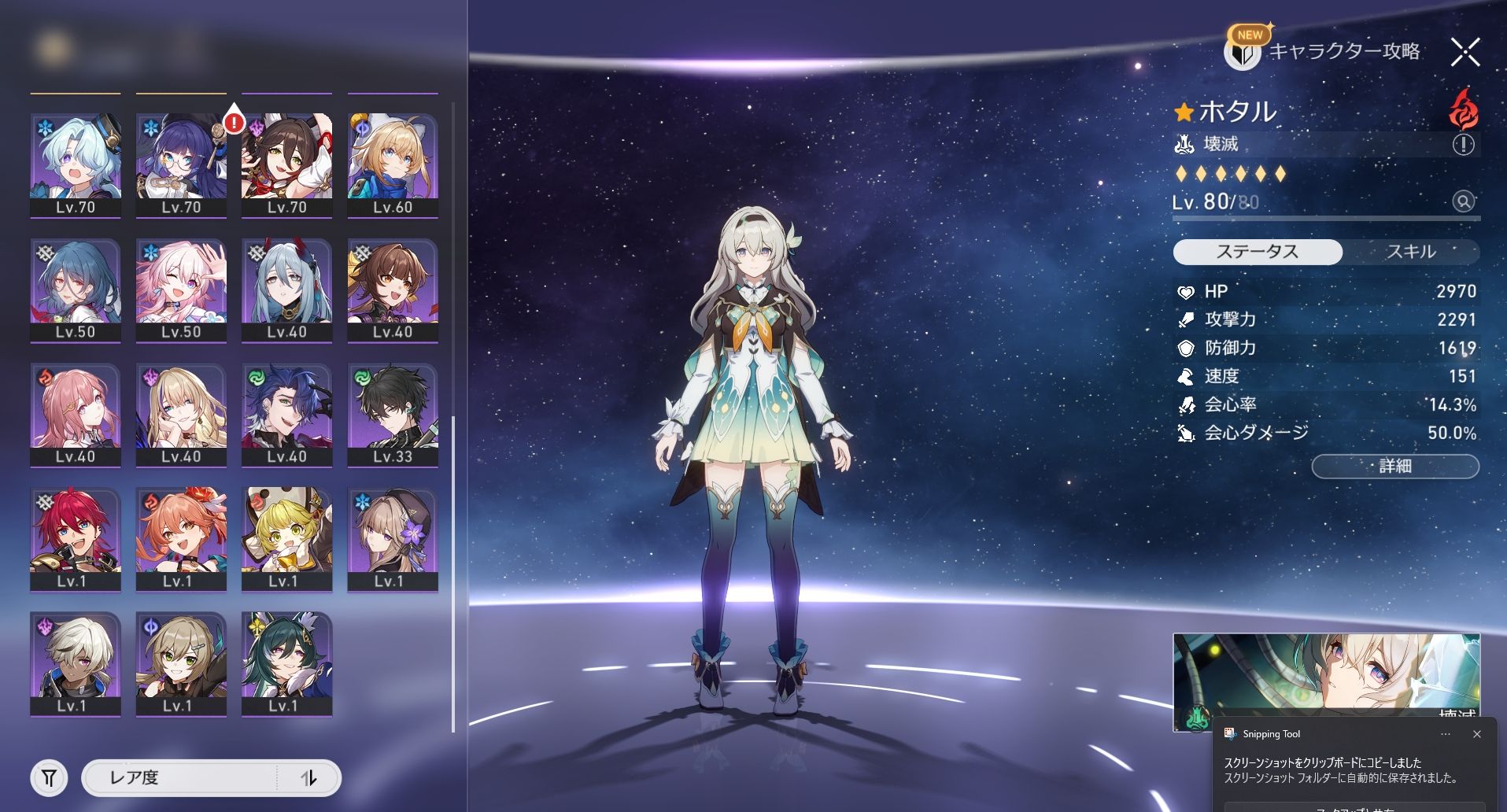Open the character filter funnel button

pos(49,778)
